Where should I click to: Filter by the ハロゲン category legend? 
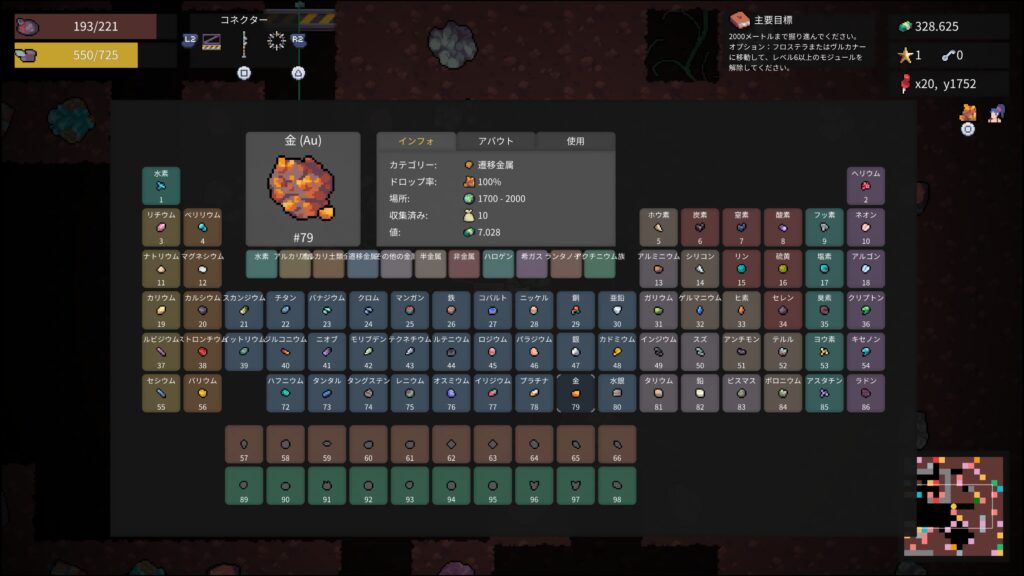(x=498, y=264)
